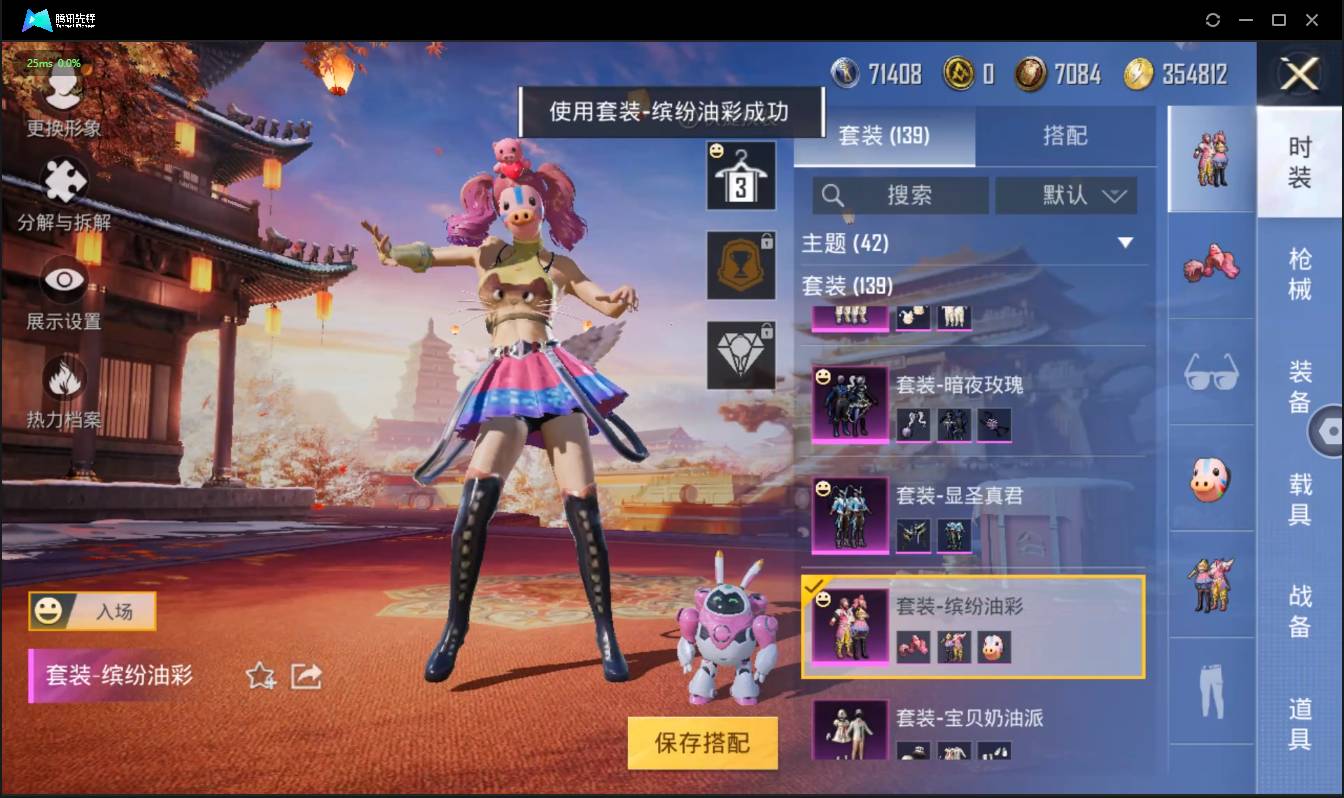Select the pig mask accessory category

[x=1211, y=480]
